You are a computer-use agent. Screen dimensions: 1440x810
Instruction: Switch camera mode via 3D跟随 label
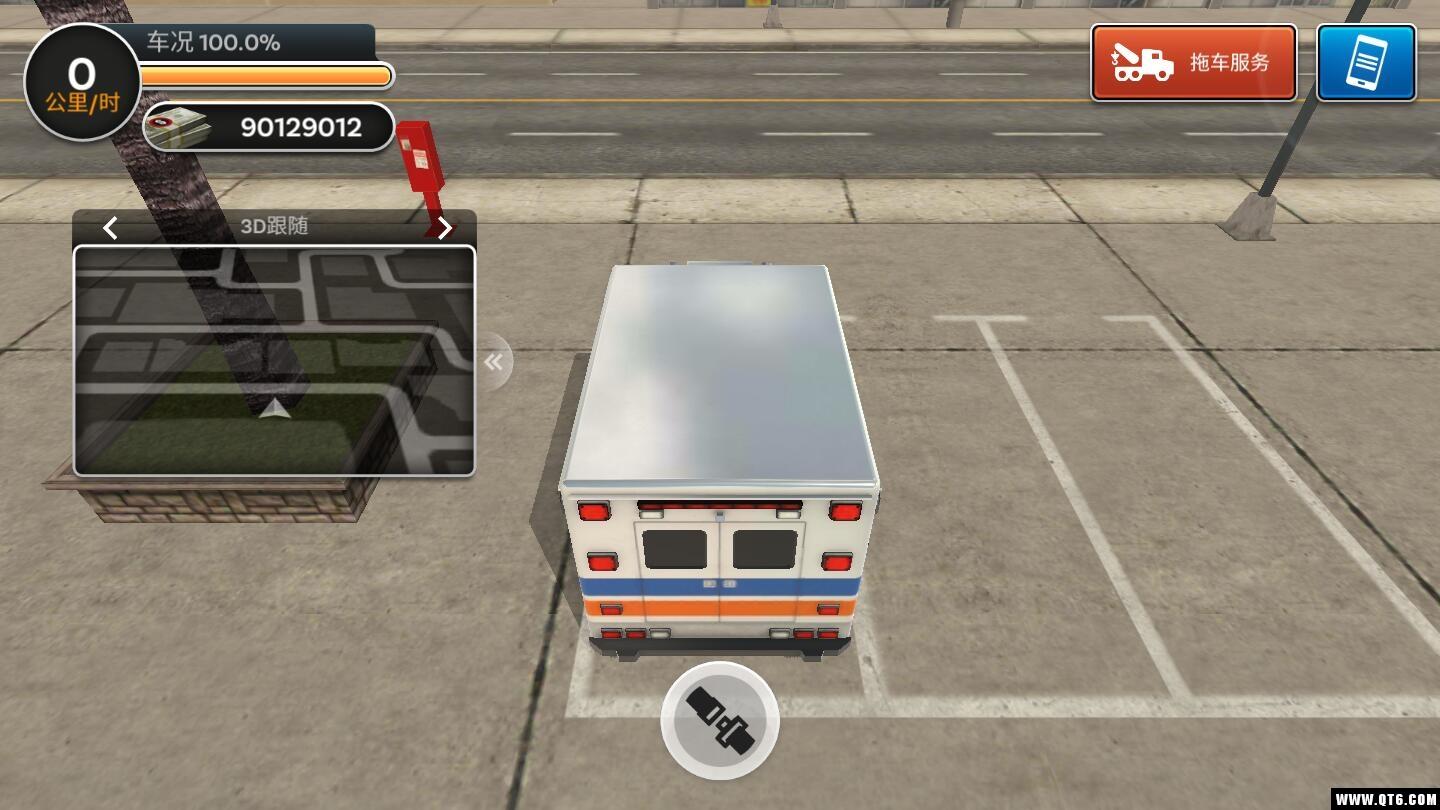click(276, 226)
